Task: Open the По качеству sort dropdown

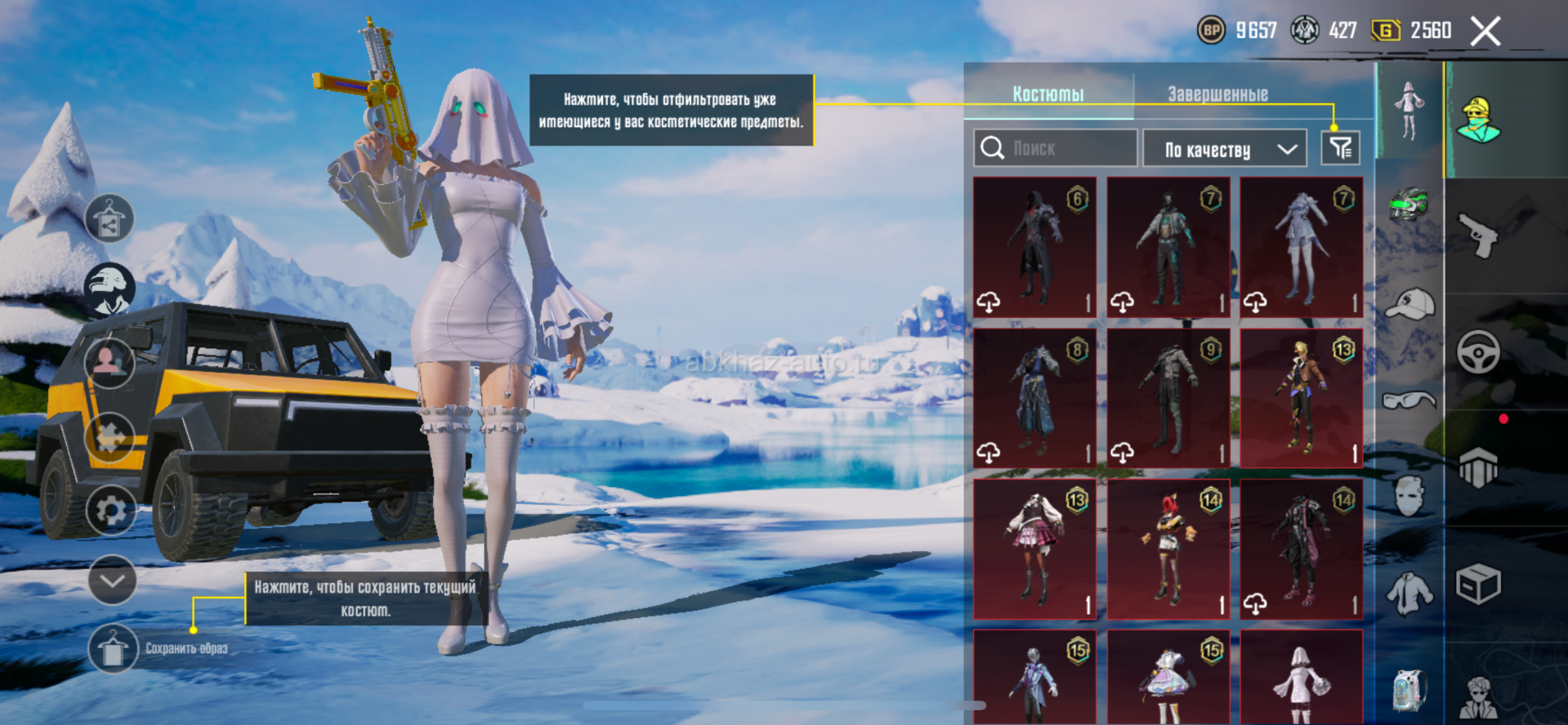Action: pyautogui.click(x=1230, y=149)
